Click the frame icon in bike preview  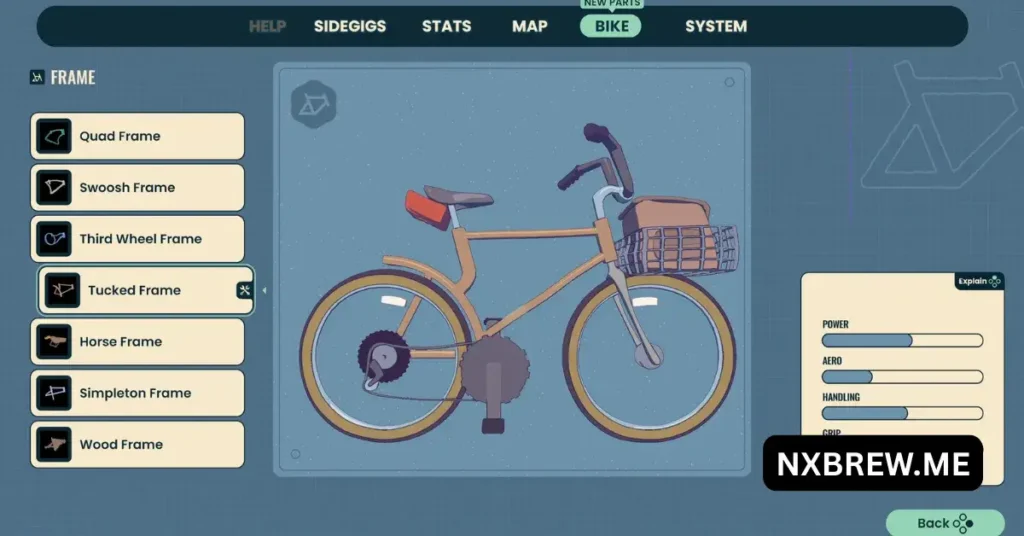pyautogui.click(x=314, y=104)
